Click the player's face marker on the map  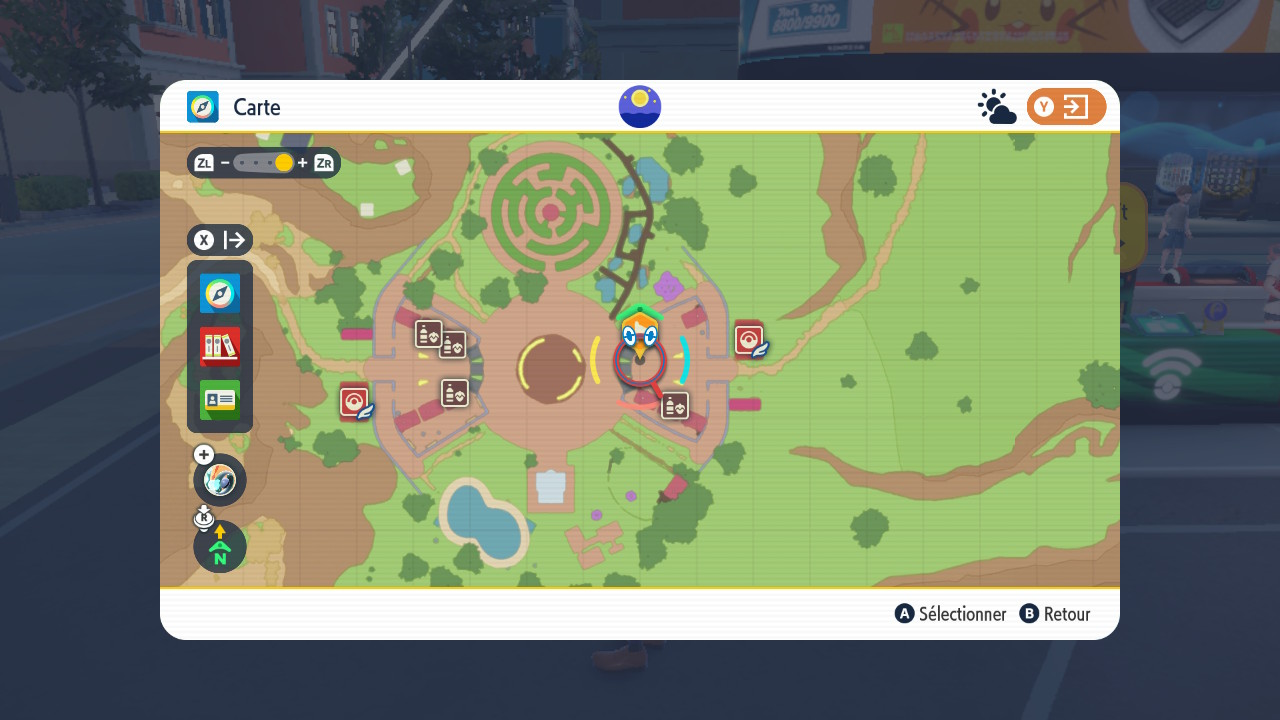point(640,335)
